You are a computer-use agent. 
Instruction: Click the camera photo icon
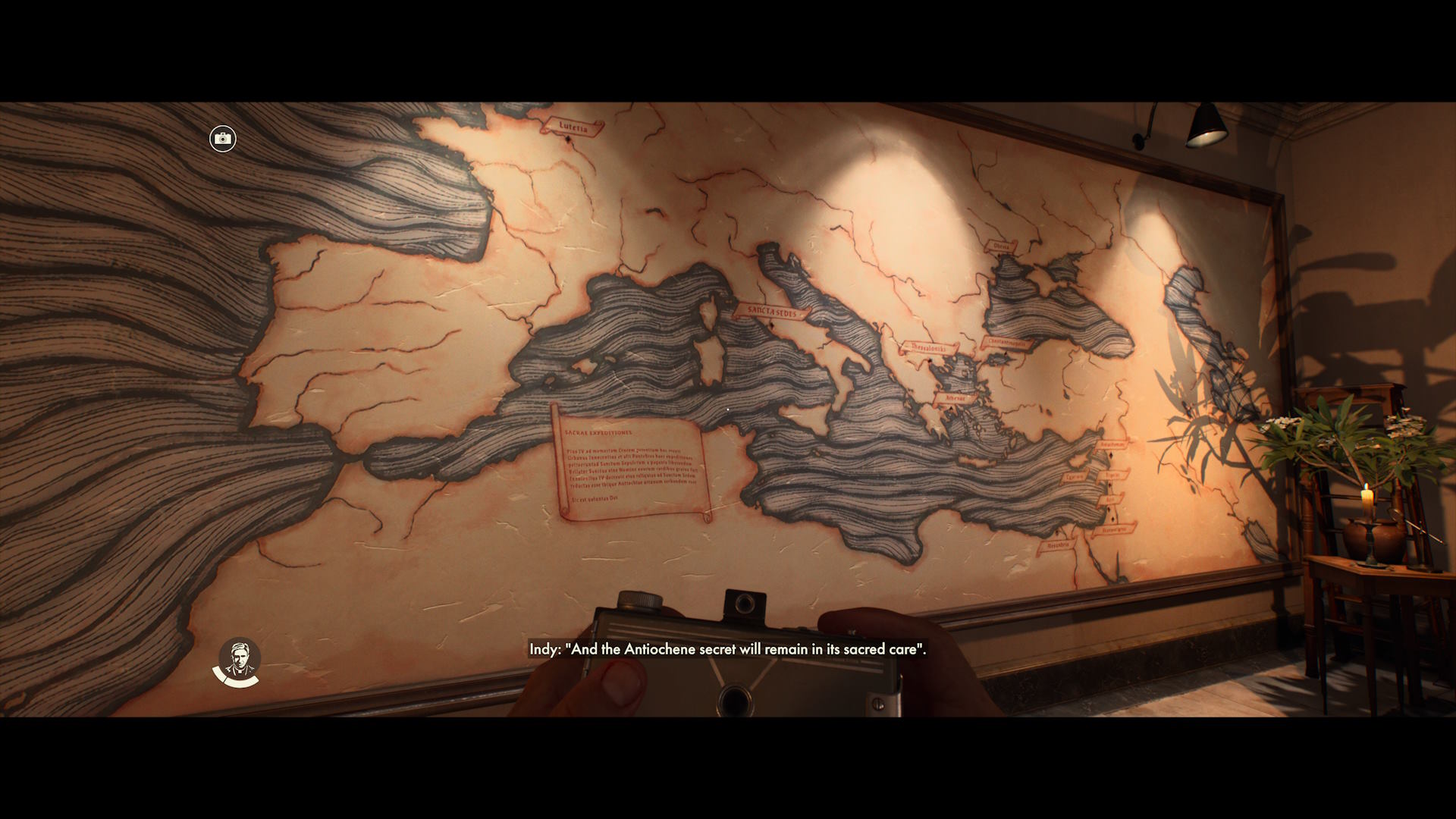tap(223, 139)
